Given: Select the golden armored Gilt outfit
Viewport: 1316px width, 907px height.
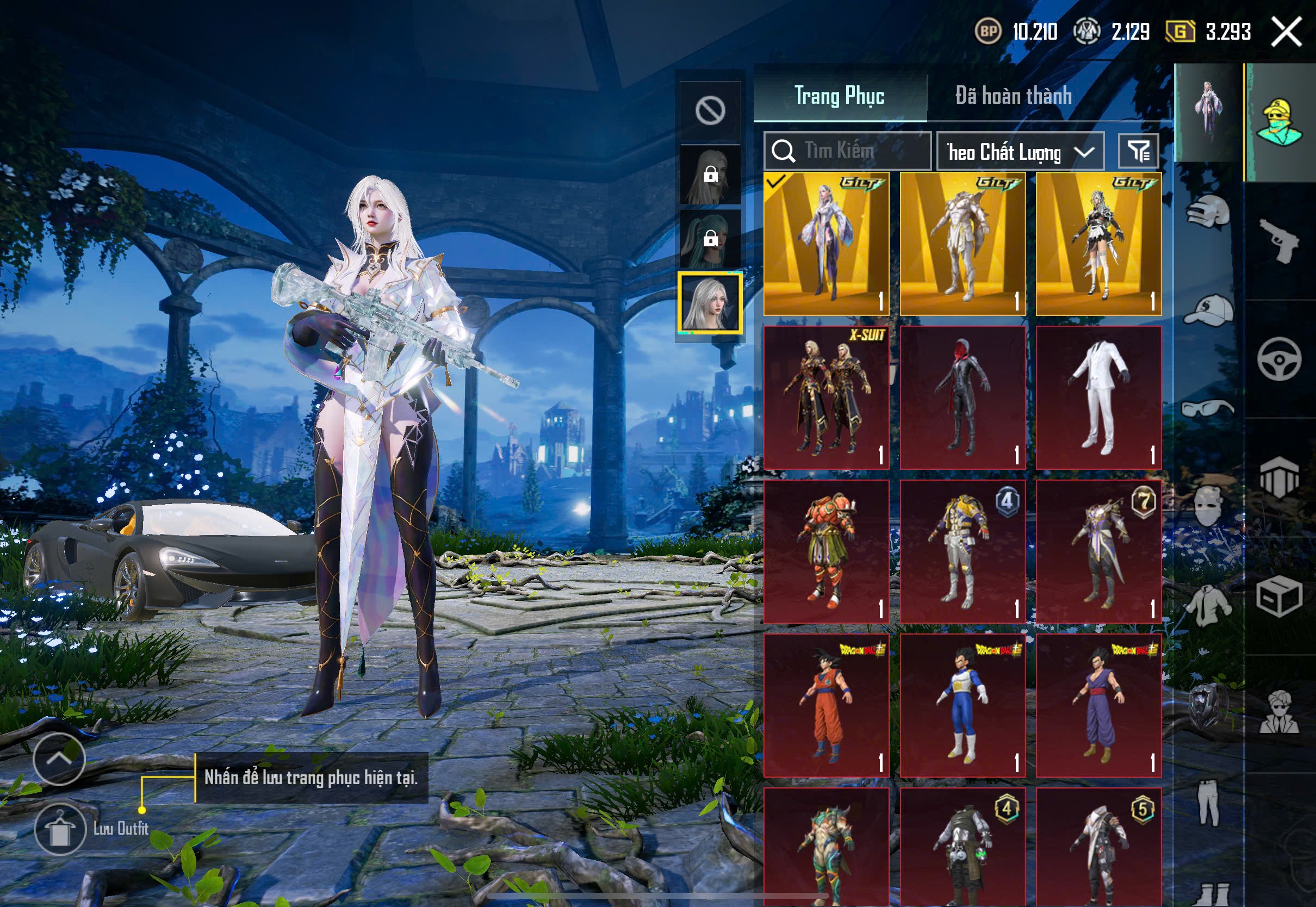Looking at the screenshot, I should click(x=963, y=244).
